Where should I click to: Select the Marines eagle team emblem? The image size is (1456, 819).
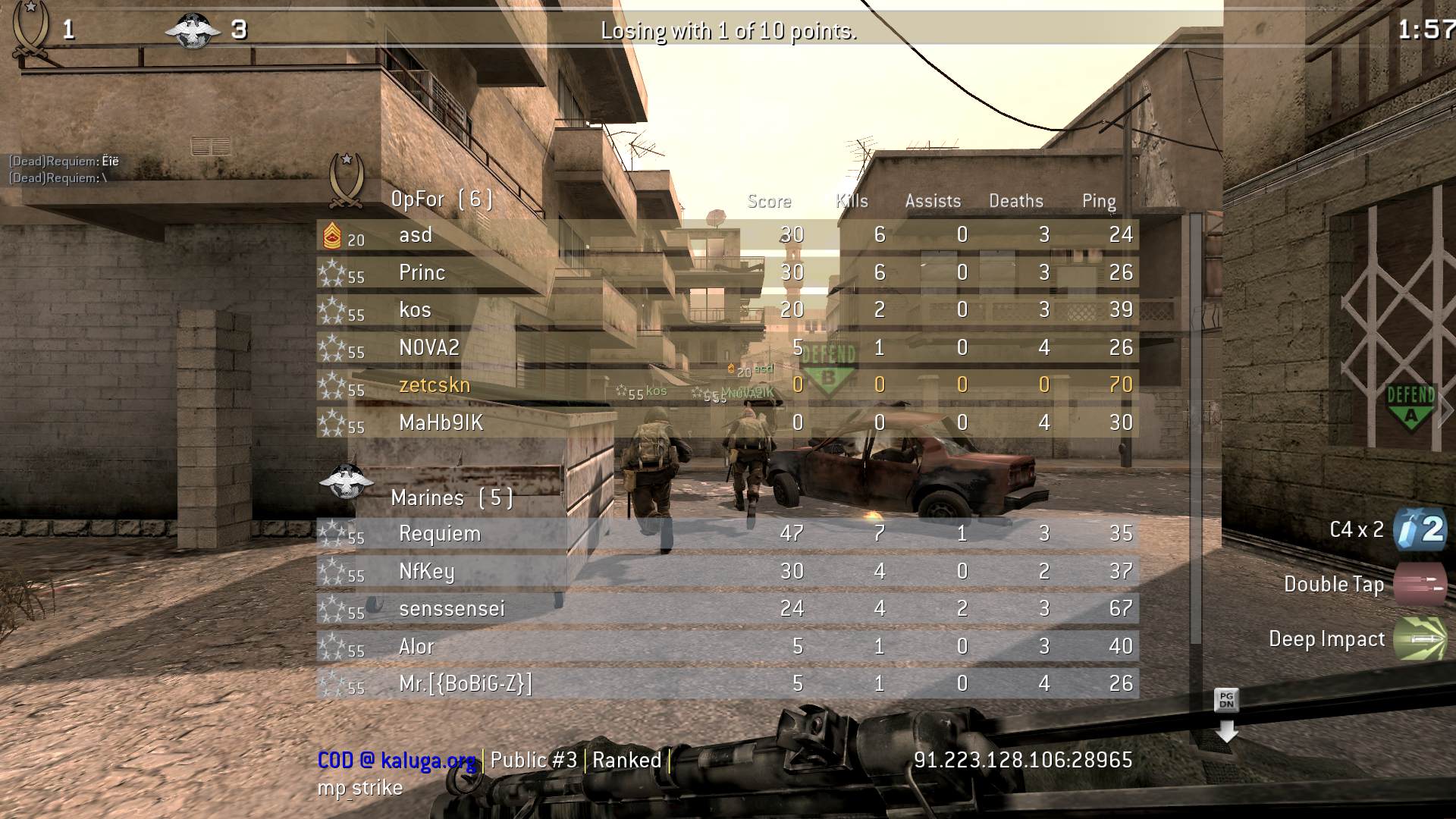(346, 479)
